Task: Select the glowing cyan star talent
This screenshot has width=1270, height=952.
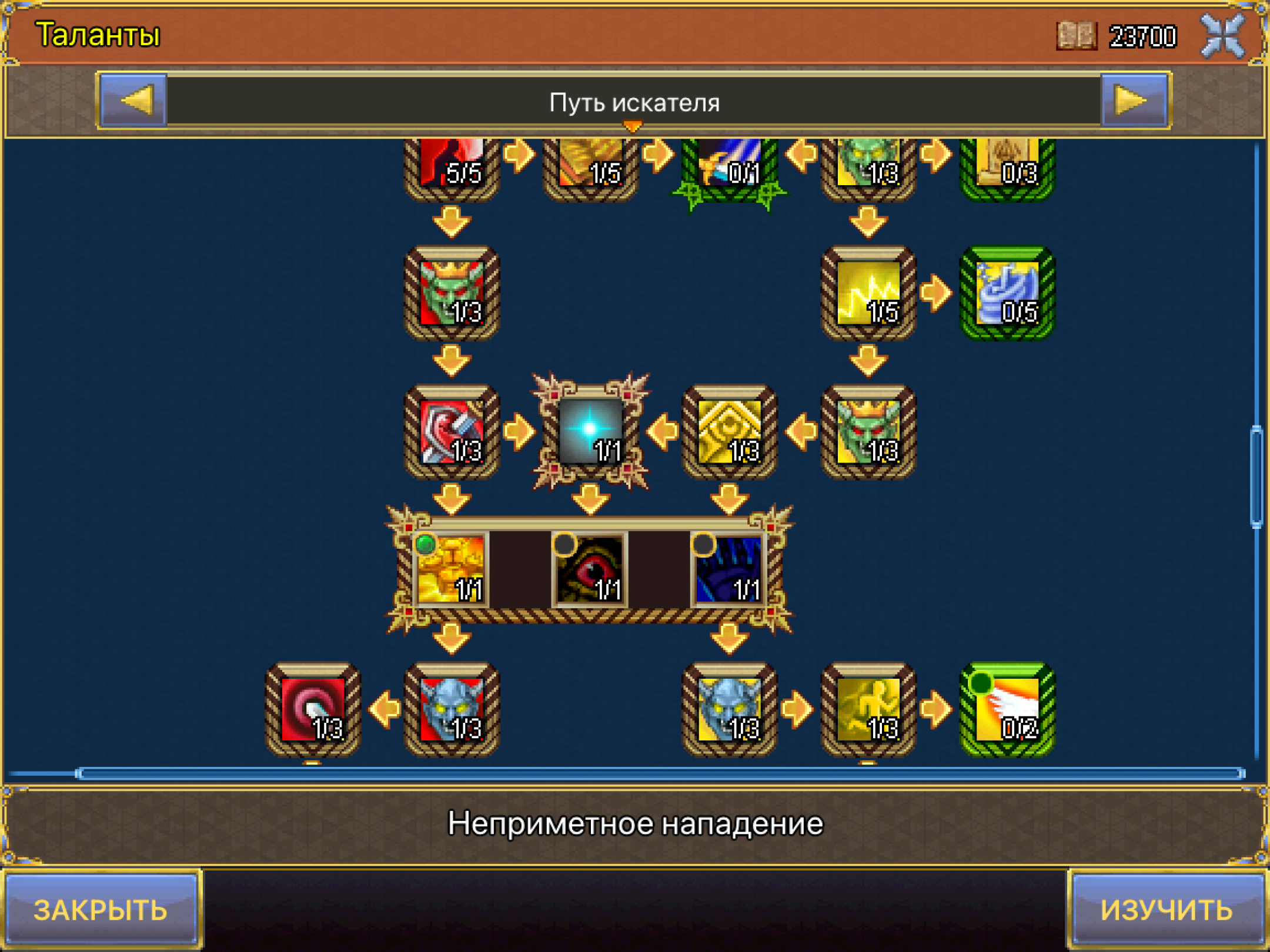Action: click(x=590, y=431)
